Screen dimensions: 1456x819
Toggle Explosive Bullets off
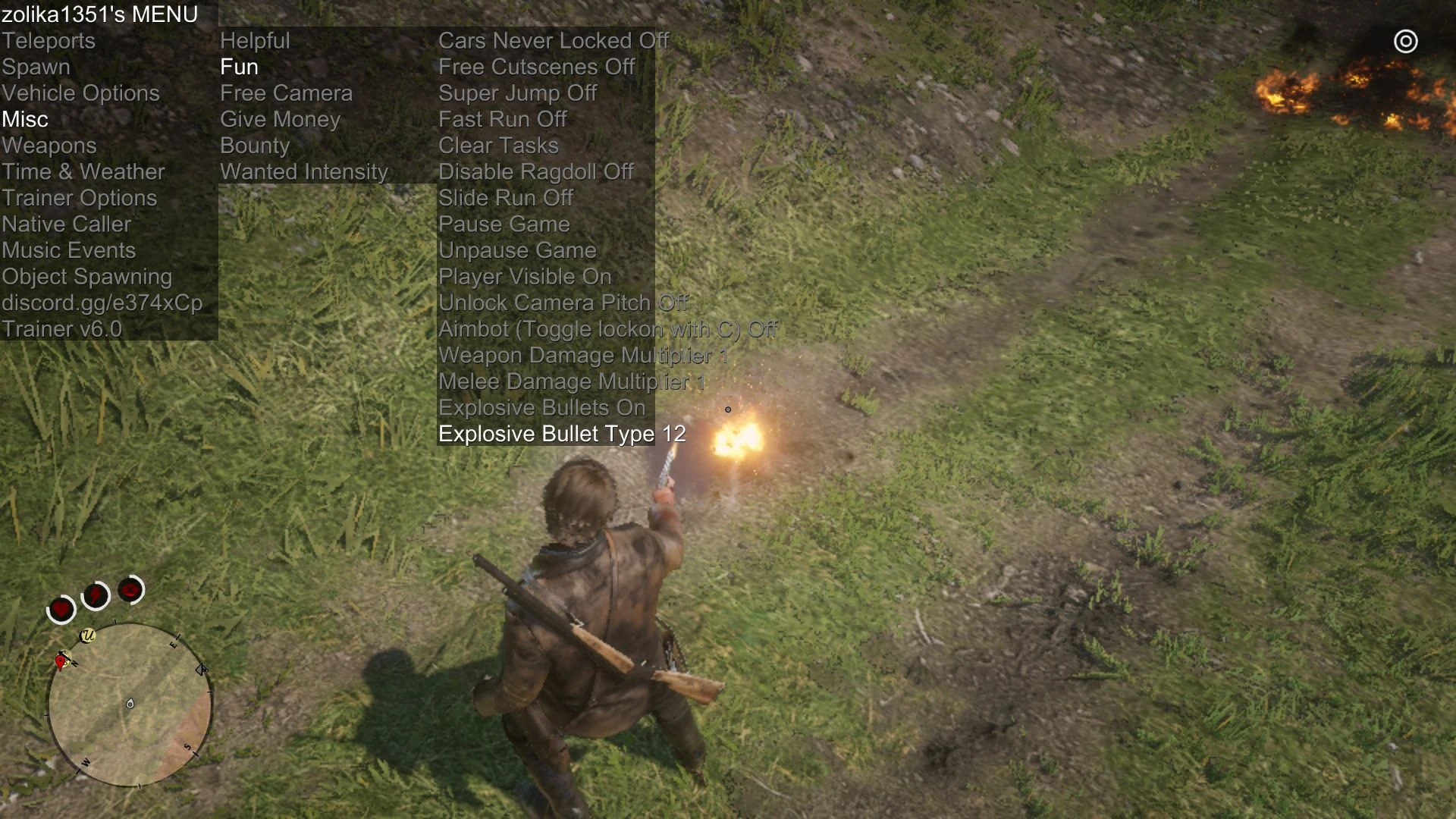[541, 407]
